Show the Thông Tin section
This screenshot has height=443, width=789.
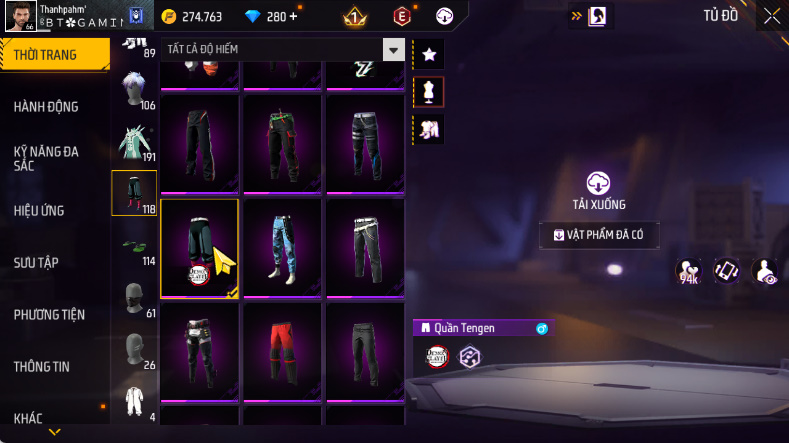tap(42, 367)
